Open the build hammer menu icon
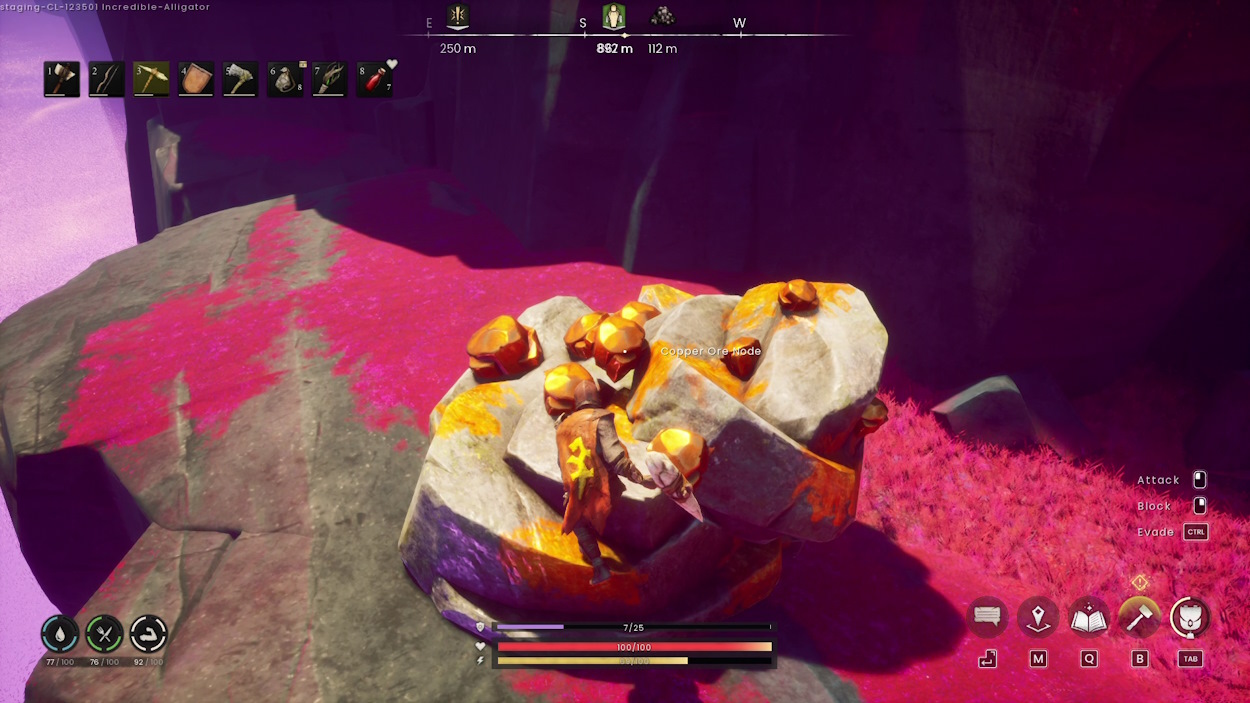This screenshot has height=703, width=1250. (1139, 618)
